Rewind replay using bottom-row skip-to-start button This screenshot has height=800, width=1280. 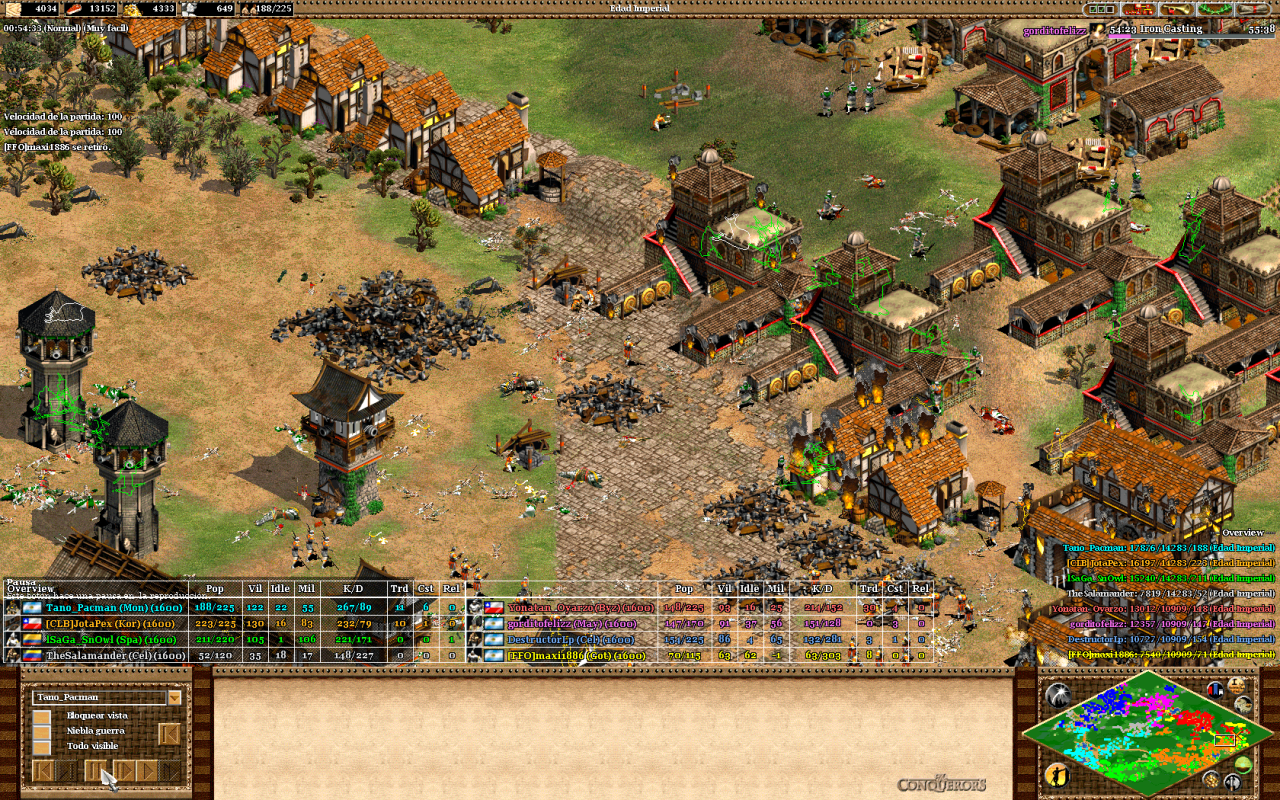pyautogui.click(x=43, y=771)
